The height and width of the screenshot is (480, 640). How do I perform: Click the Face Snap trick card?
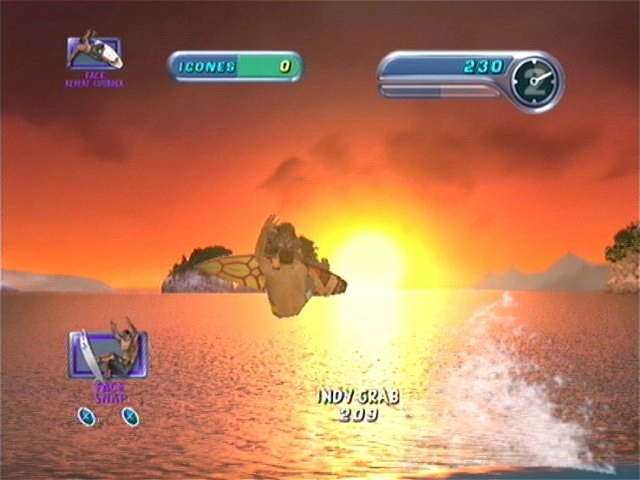tap(108, 355)
